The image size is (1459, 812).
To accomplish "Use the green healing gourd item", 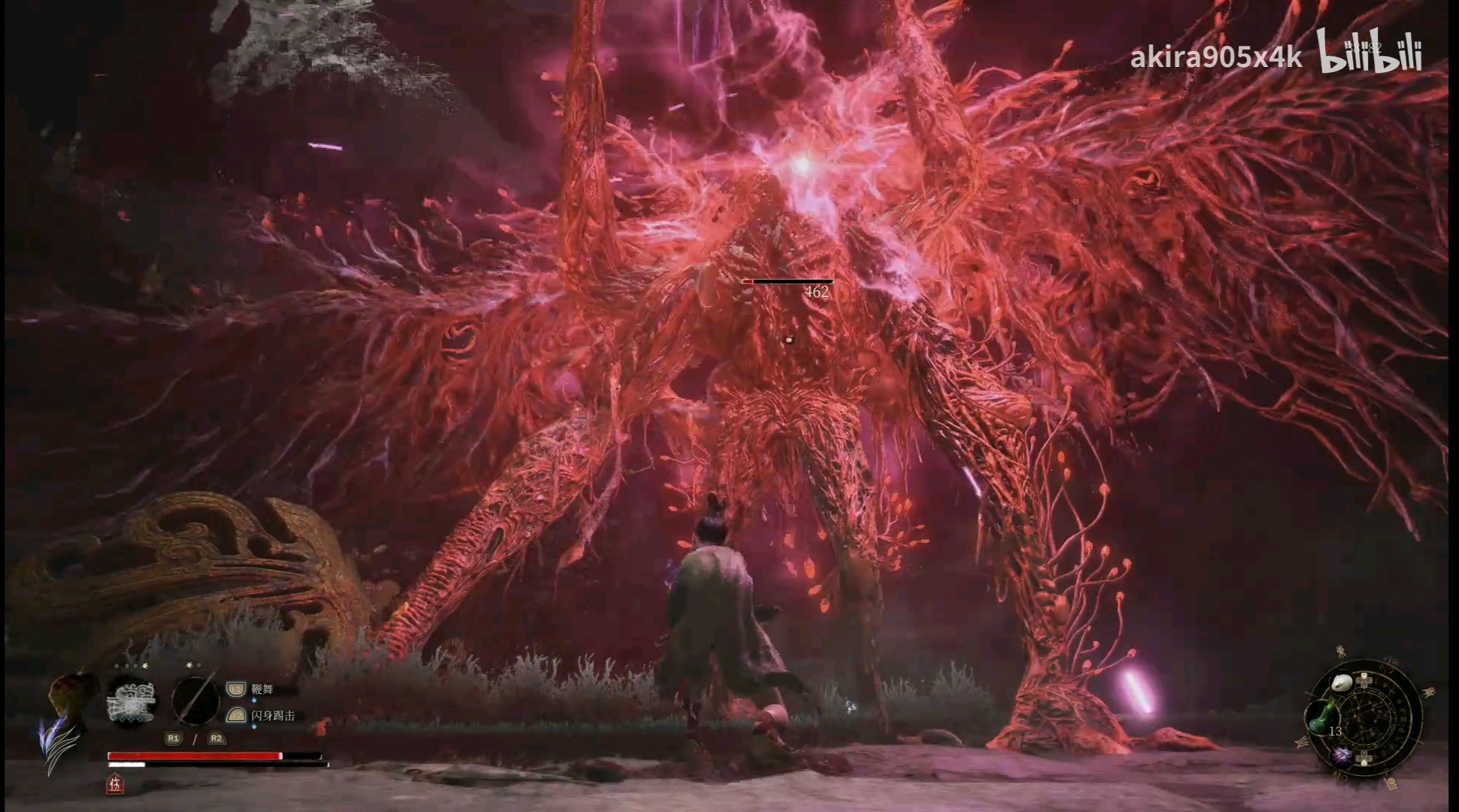I will 1320,715.
